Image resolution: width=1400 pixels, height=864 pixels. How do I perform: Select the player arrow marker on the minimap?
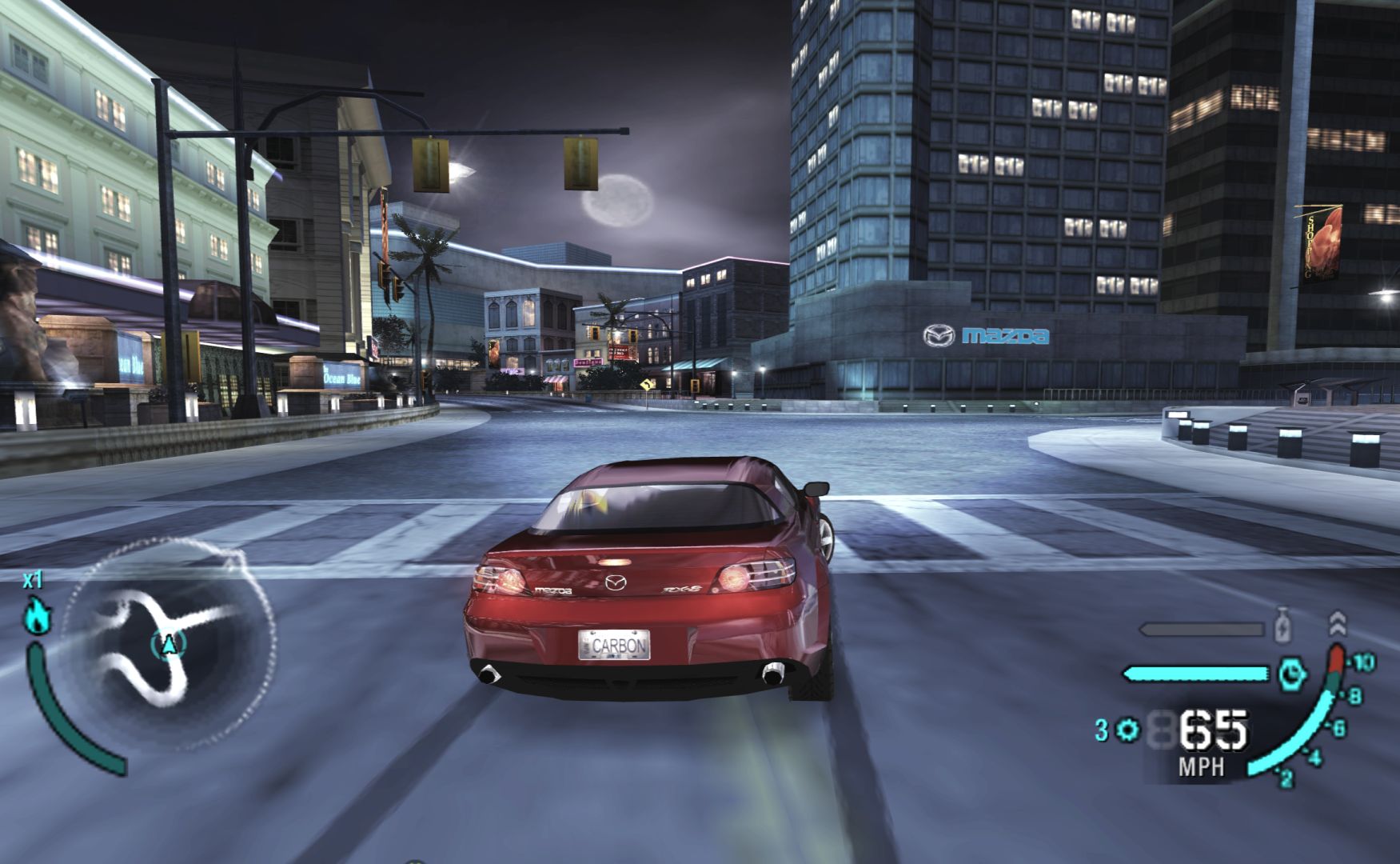click(x=169, y=644)
